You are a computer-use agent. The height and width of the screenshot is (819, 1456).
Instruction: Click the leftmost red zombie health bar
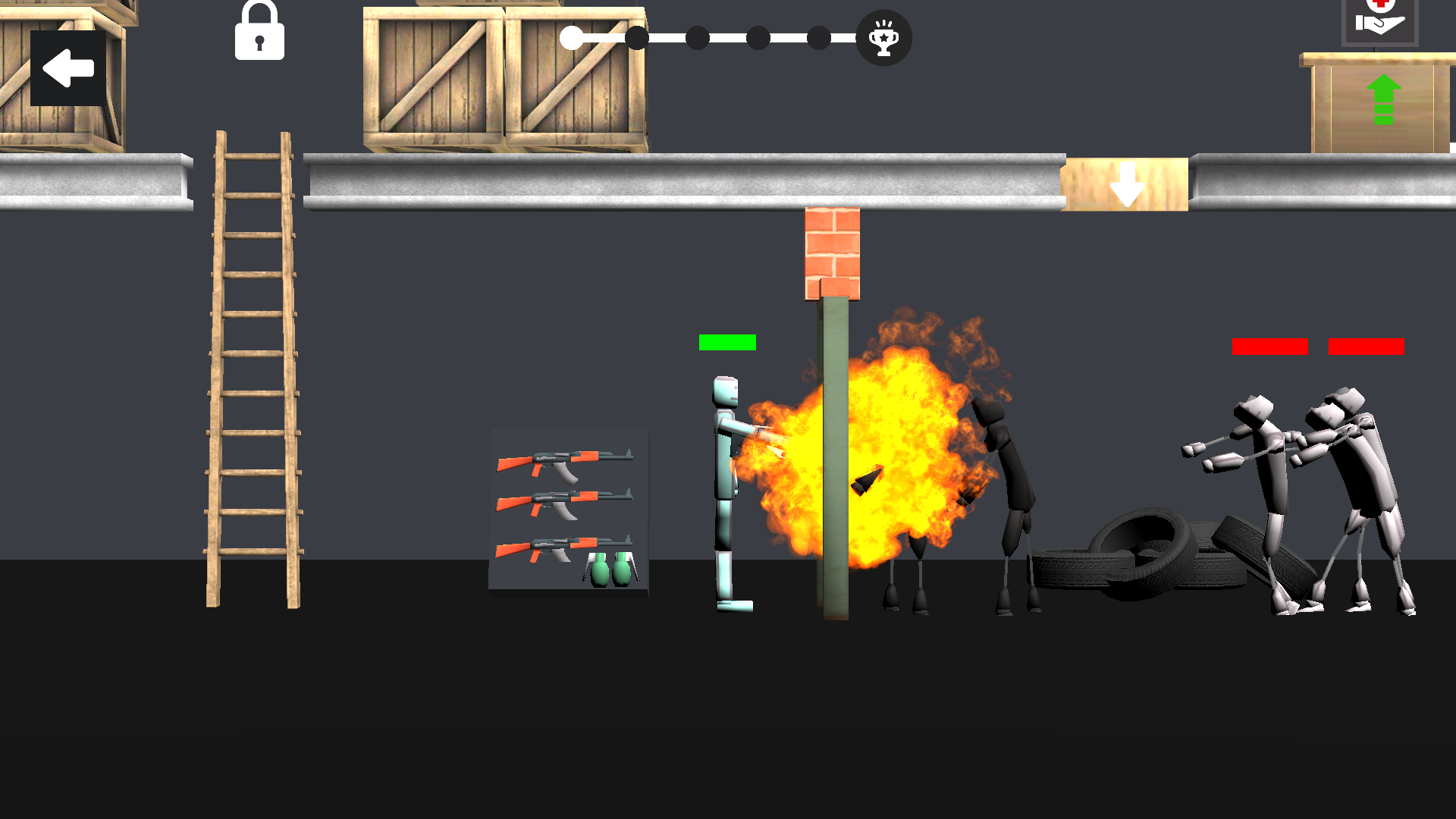pyautogui.click(x=1270, y=347)
